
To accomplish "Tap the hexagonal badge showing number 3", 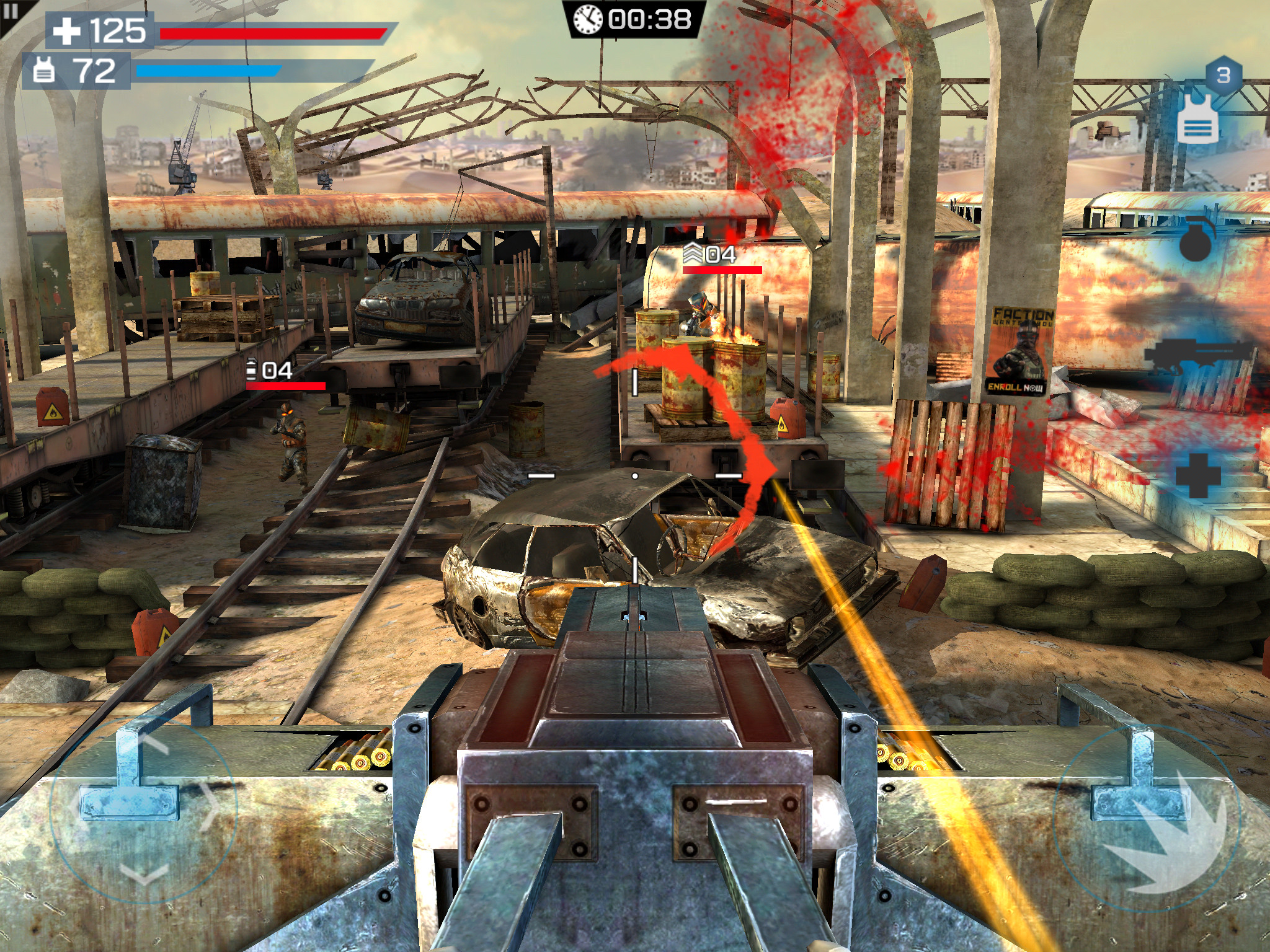I will (x=1223, y=74).
